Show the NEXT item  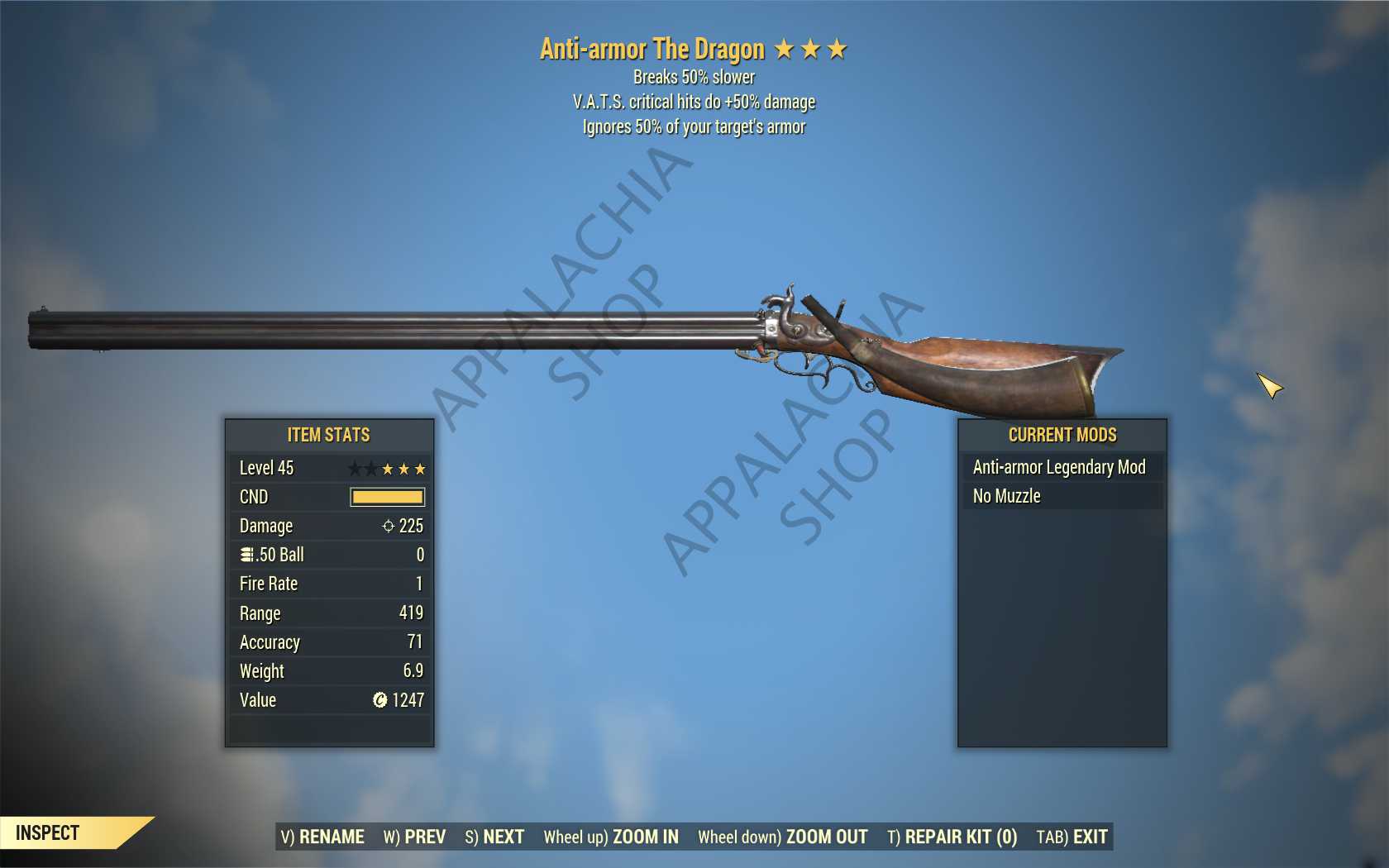(494, 837)
